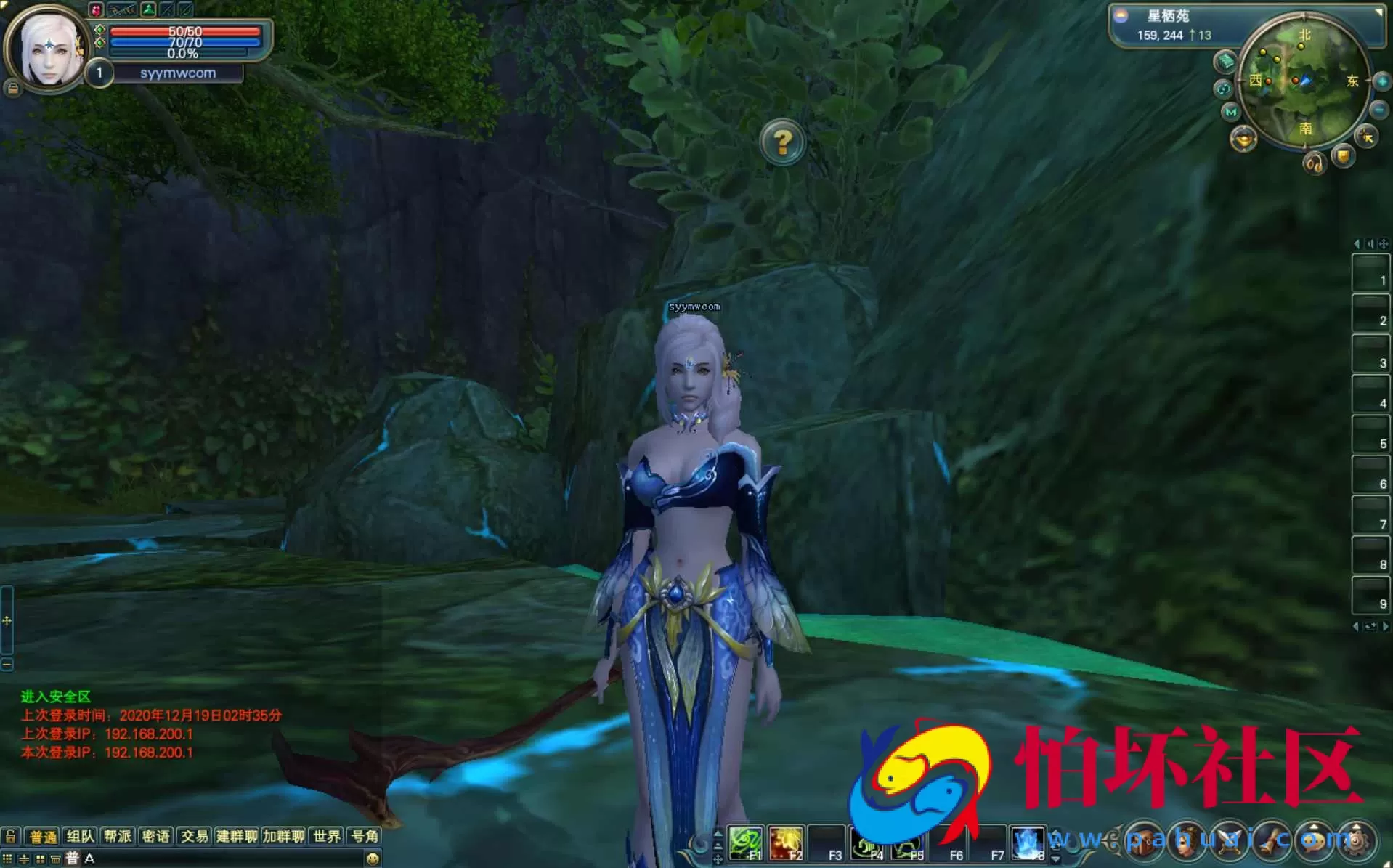This screenshot has width=1393, height=868.
Task: Click the crossed swords menu icon
Action: 1229,841
